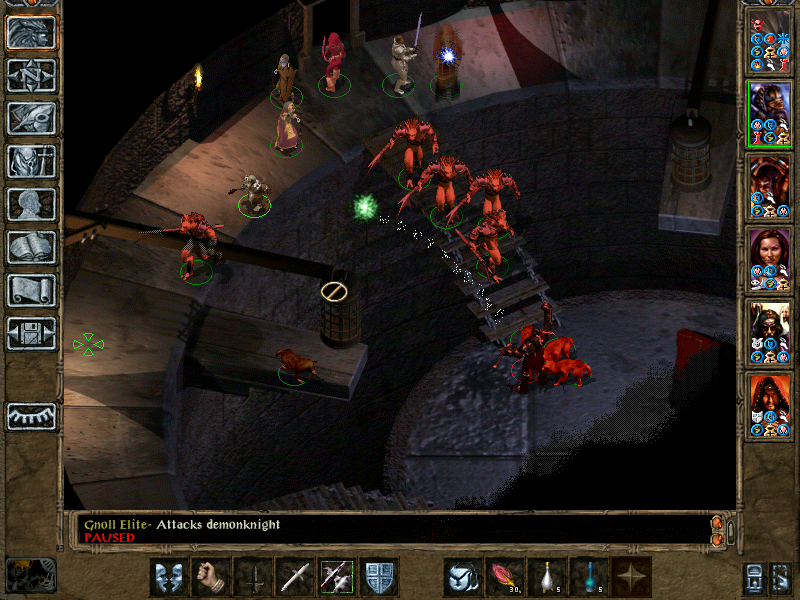Open options using the floppy disk button

point(32,333)
